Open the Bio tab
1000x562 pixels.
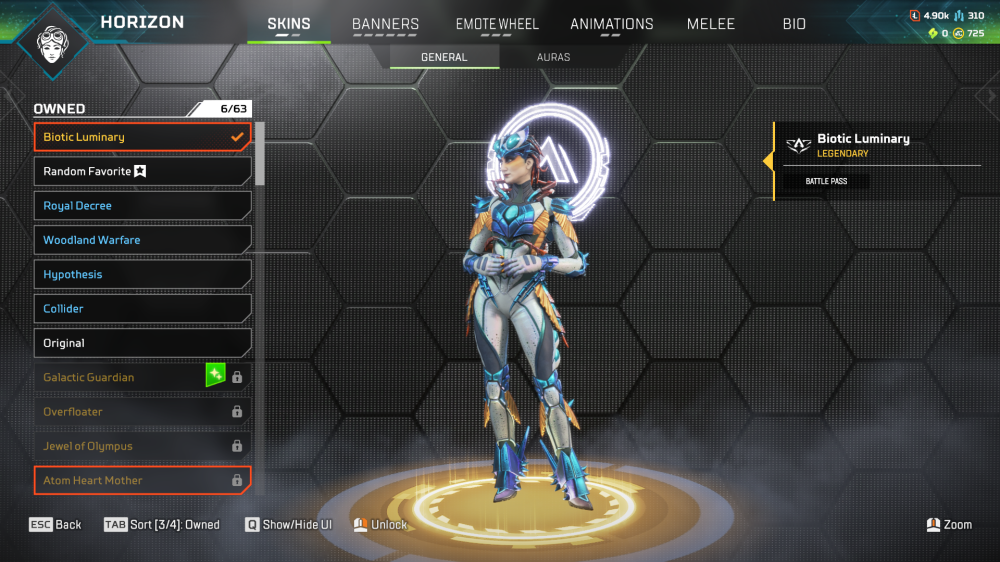click(794, 24)
